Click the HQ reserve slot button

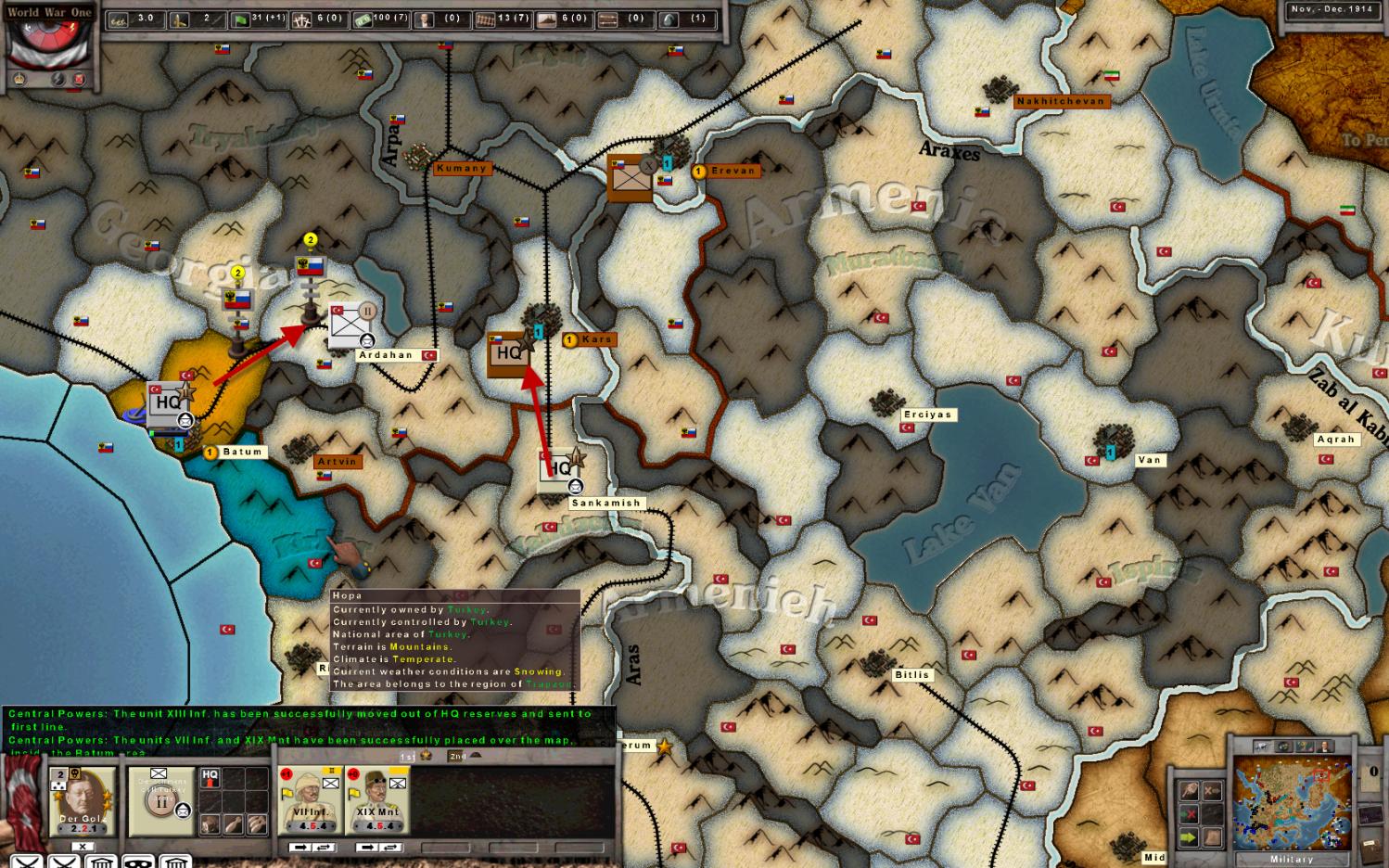pos(210,776)
